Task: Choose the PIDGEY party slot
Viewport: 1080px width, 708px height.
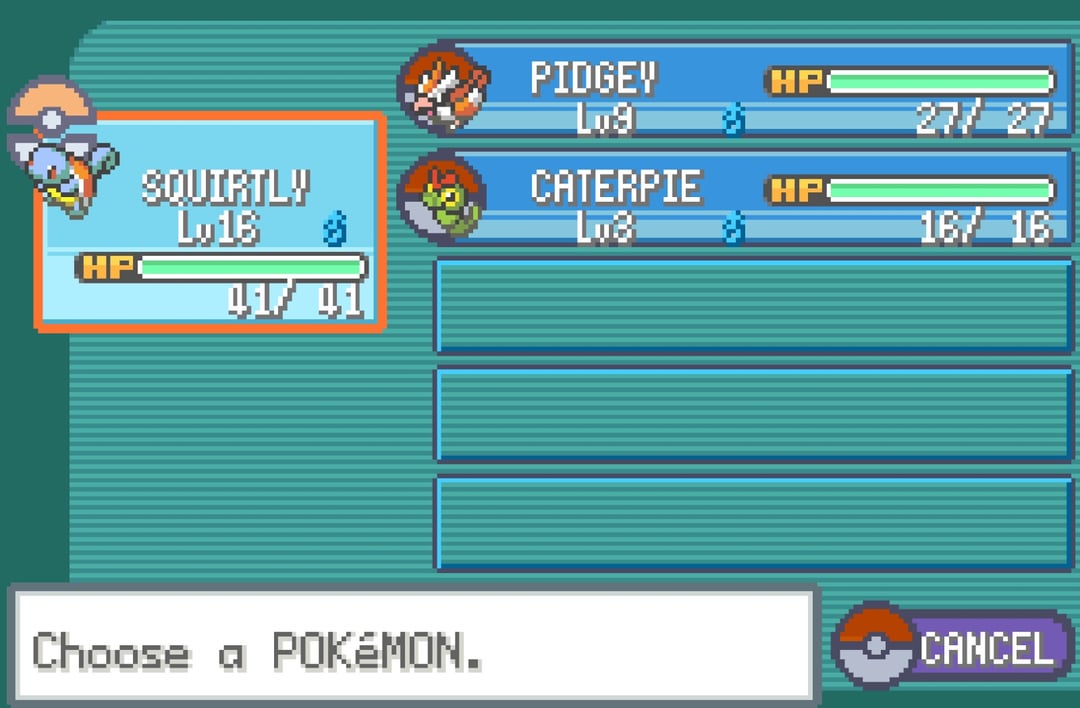Action: coord(740,90)
